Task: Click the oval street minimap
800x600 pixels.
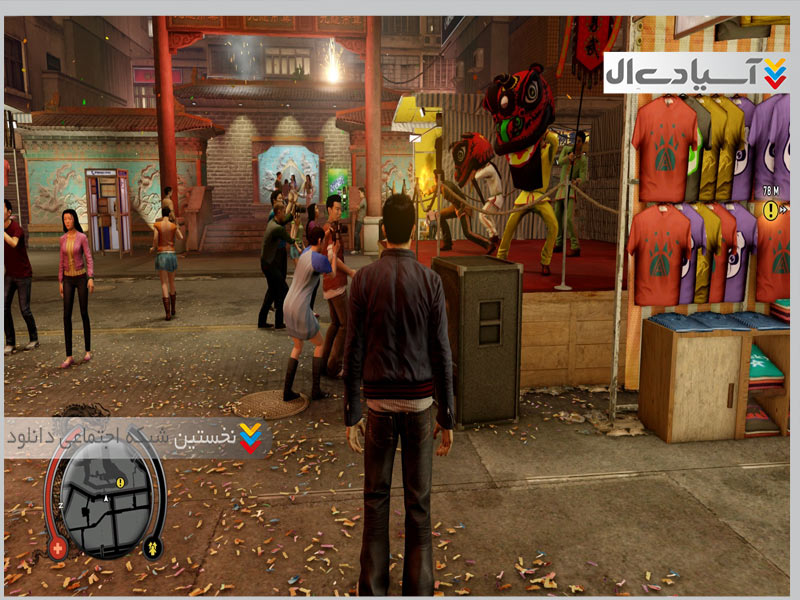Action: coord(104,500)
